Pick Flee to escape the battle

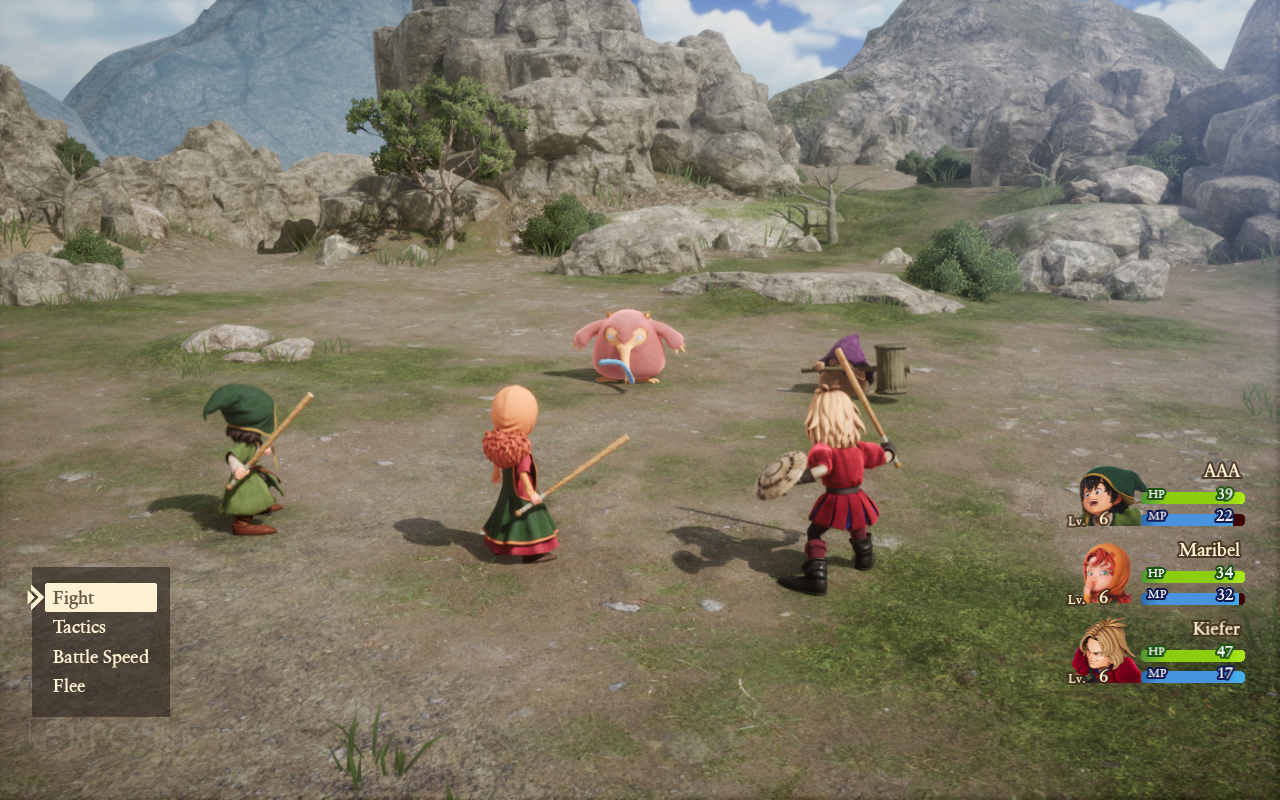click(x=69, y=686)
